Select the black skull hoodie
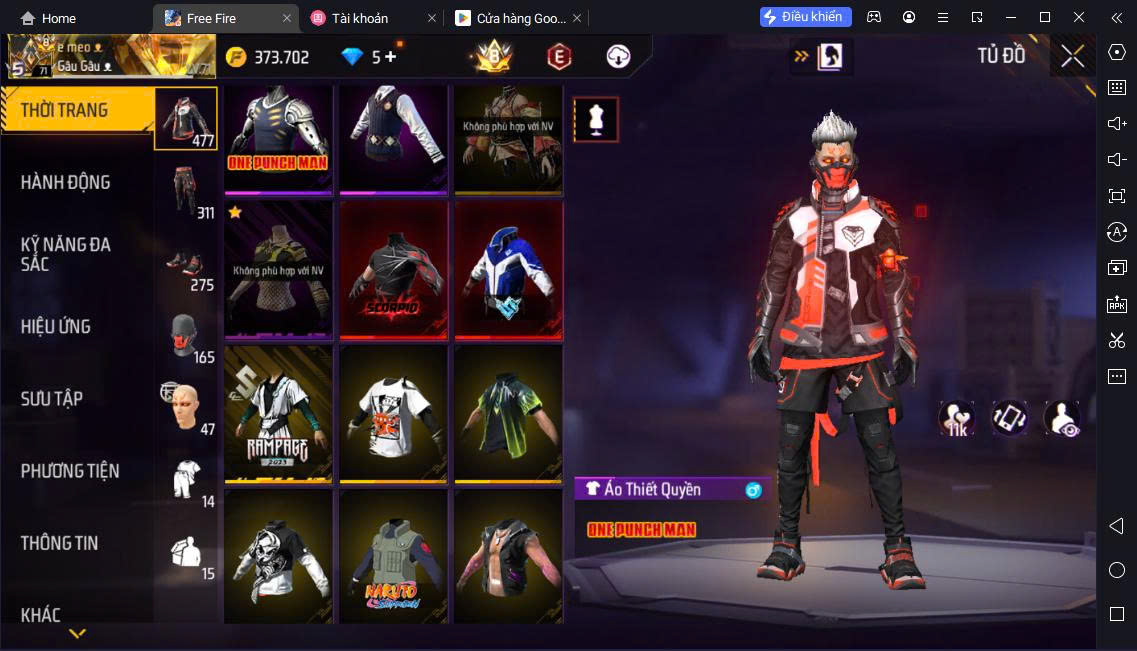Viewport: 1137px width, 651px height. (x=278, y=556)
